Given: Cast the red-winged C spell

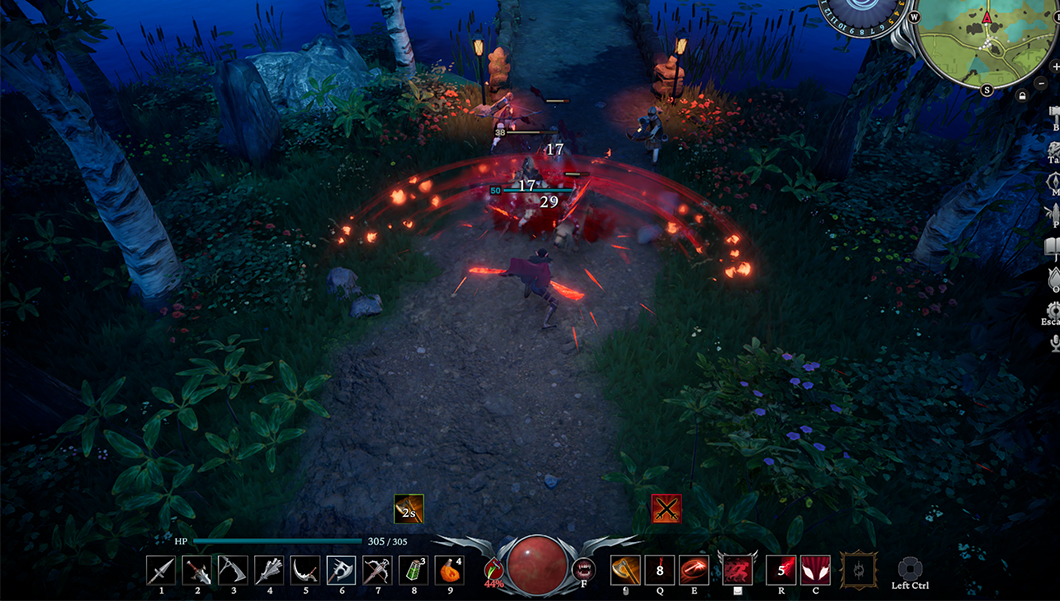Looking at the screenshot, I should tap(816, 570).
